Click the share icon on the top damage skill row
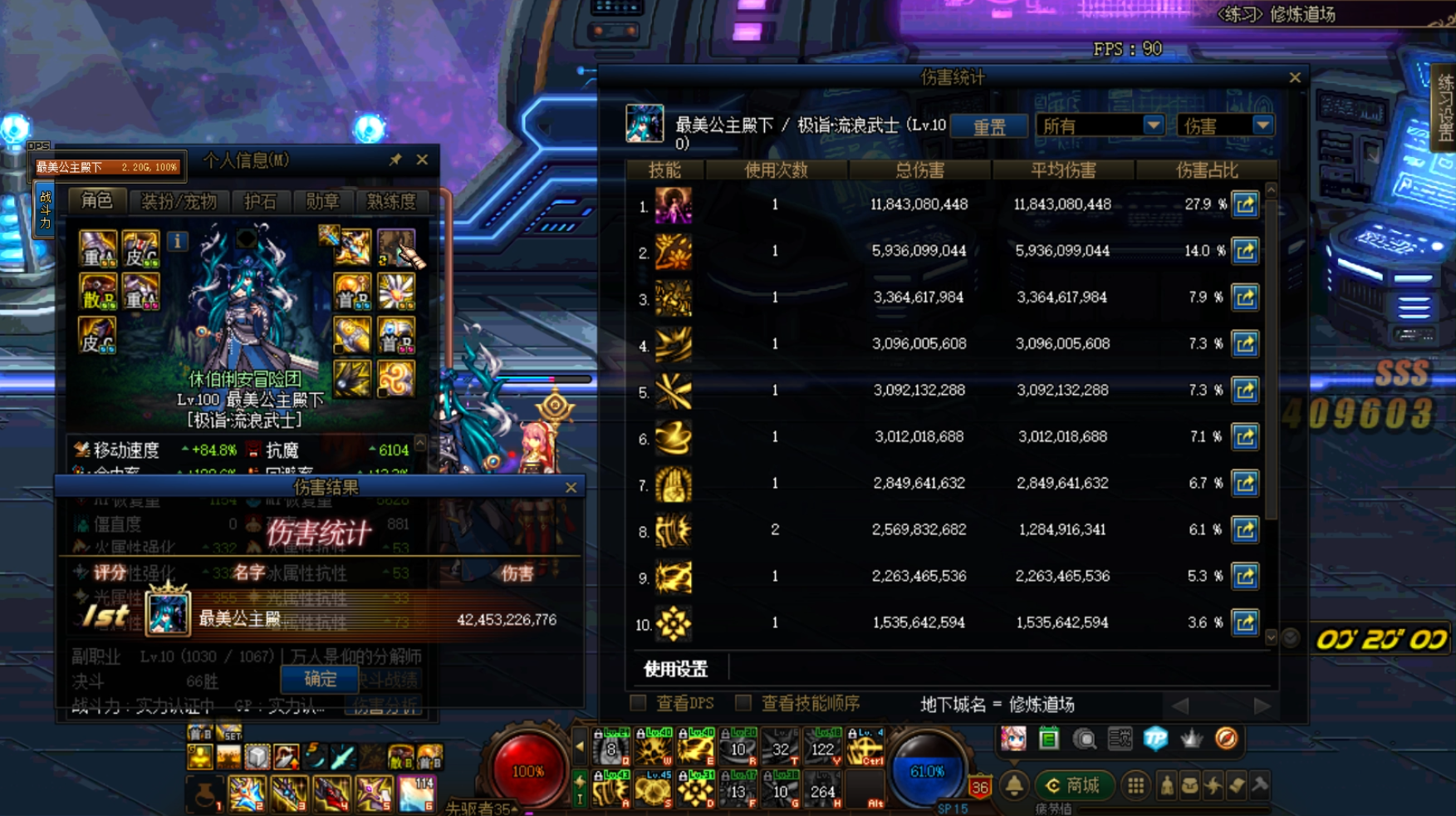1456x816 pixels. point(1243,204)
